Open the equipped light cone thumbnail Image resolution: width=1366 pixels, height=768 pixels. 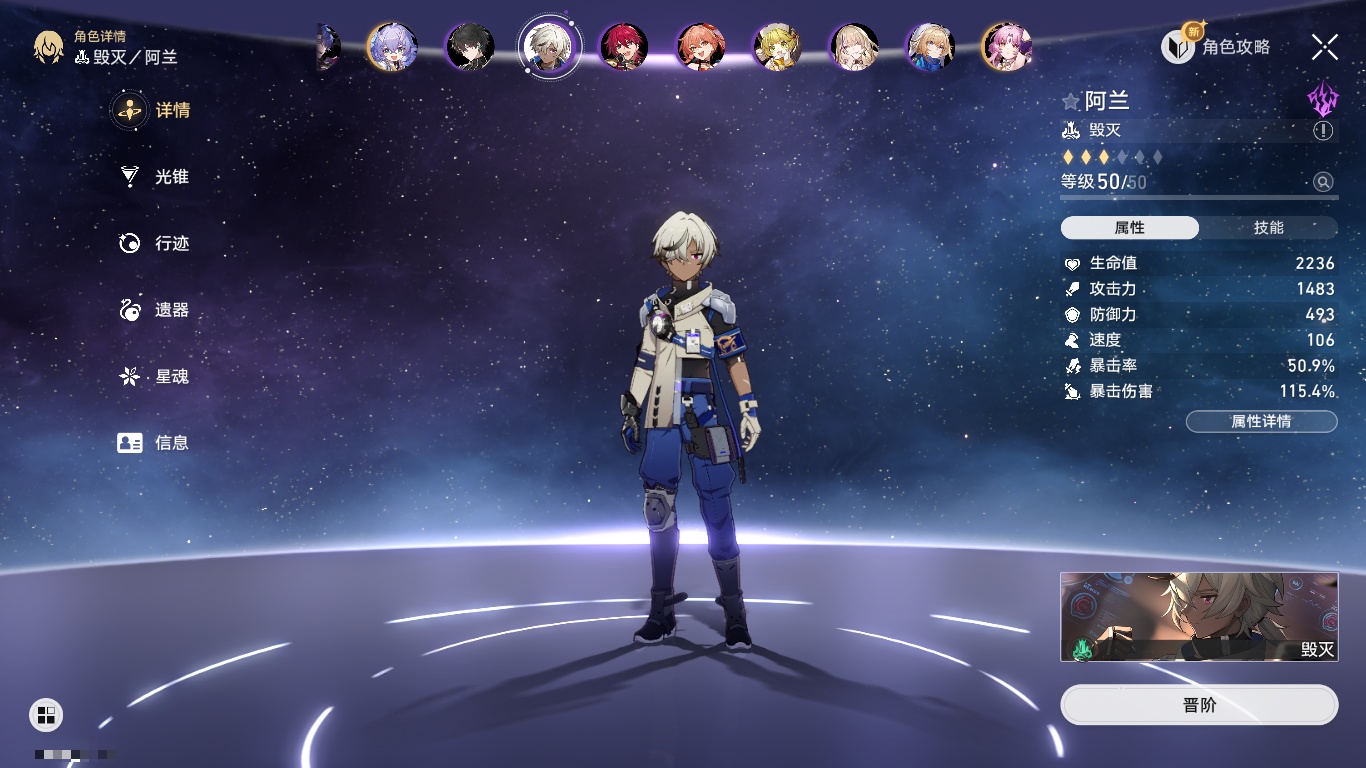(x=1199, y=617)
